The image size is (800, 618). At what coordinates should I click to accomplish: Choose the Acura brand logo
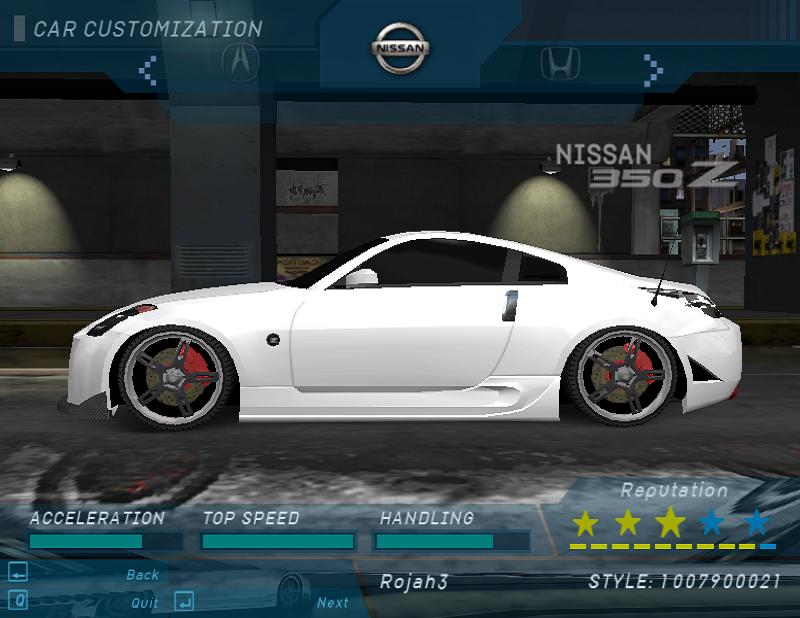coord(240,64)
